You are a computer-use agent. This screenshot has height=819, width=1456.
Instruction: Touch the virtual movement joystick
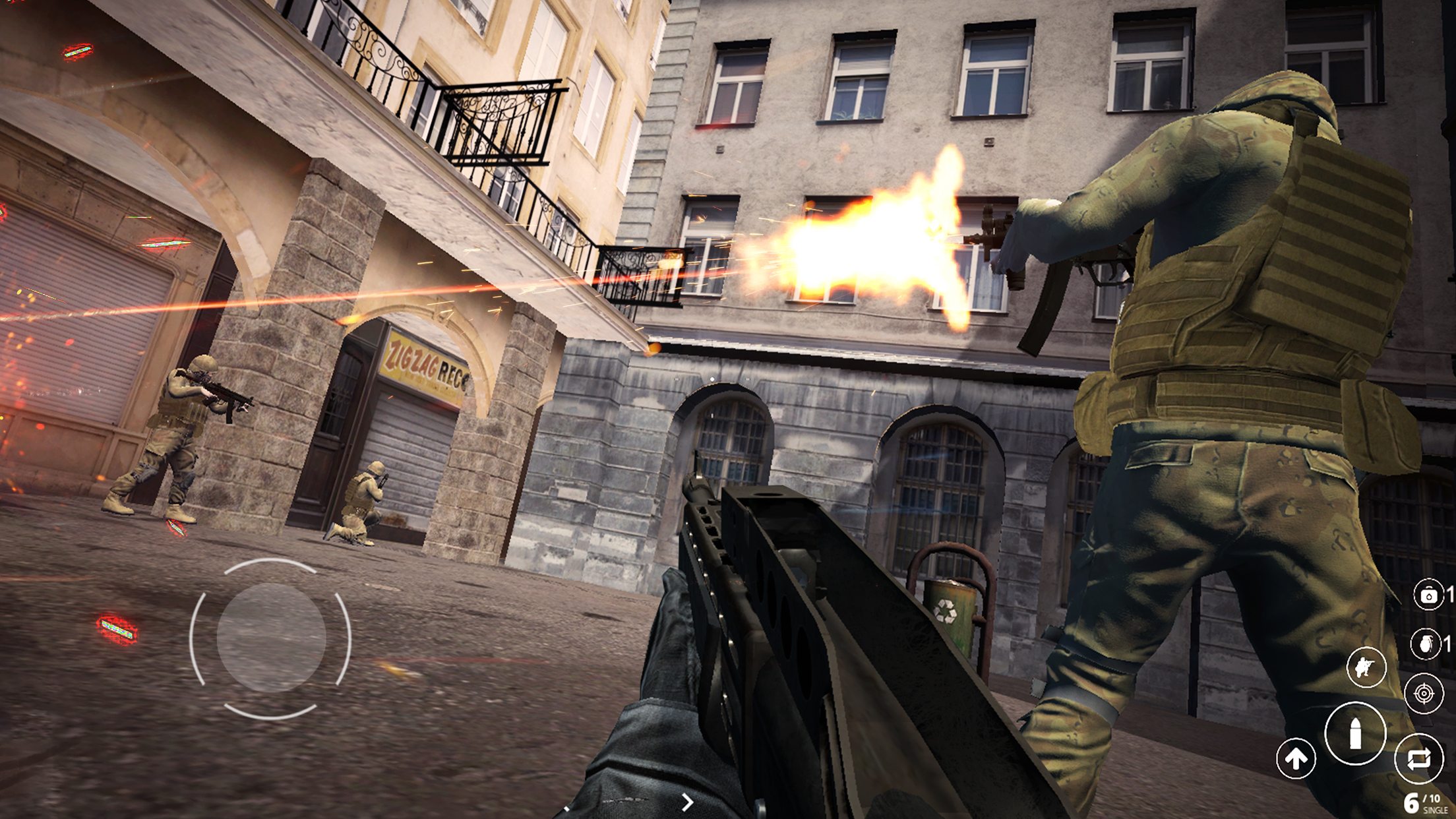point(270,638)
